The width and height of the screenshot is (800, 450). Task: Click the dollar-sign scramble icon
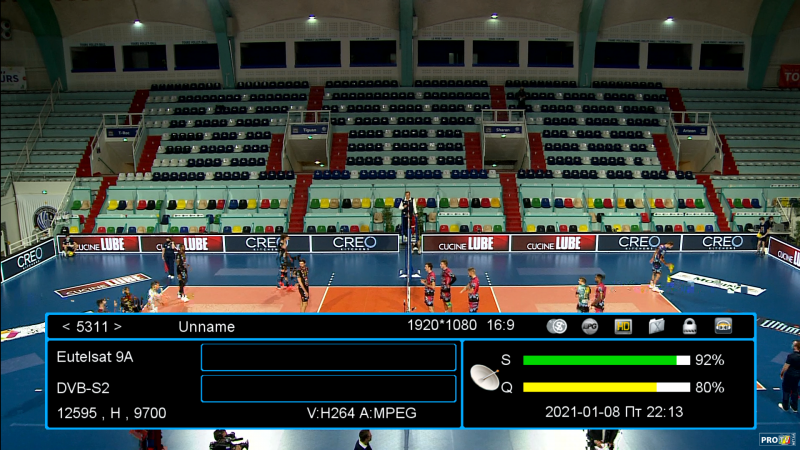coord(557,326)
